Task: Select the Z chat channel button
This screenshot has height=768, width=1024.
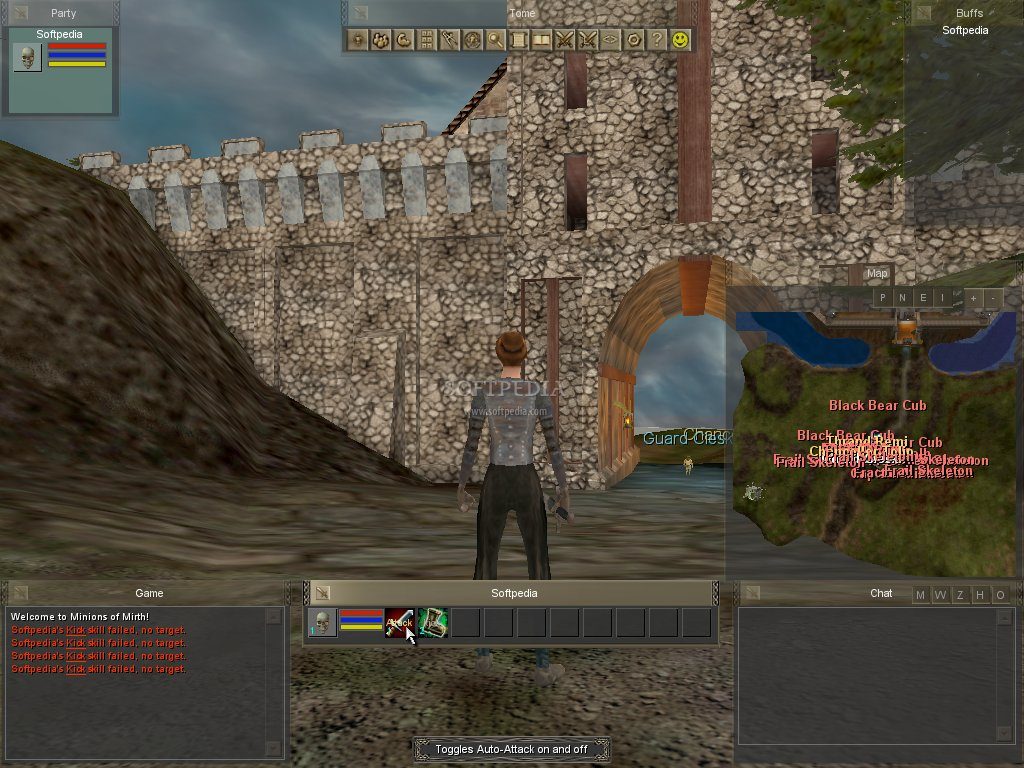Action: tap(960, 596)
